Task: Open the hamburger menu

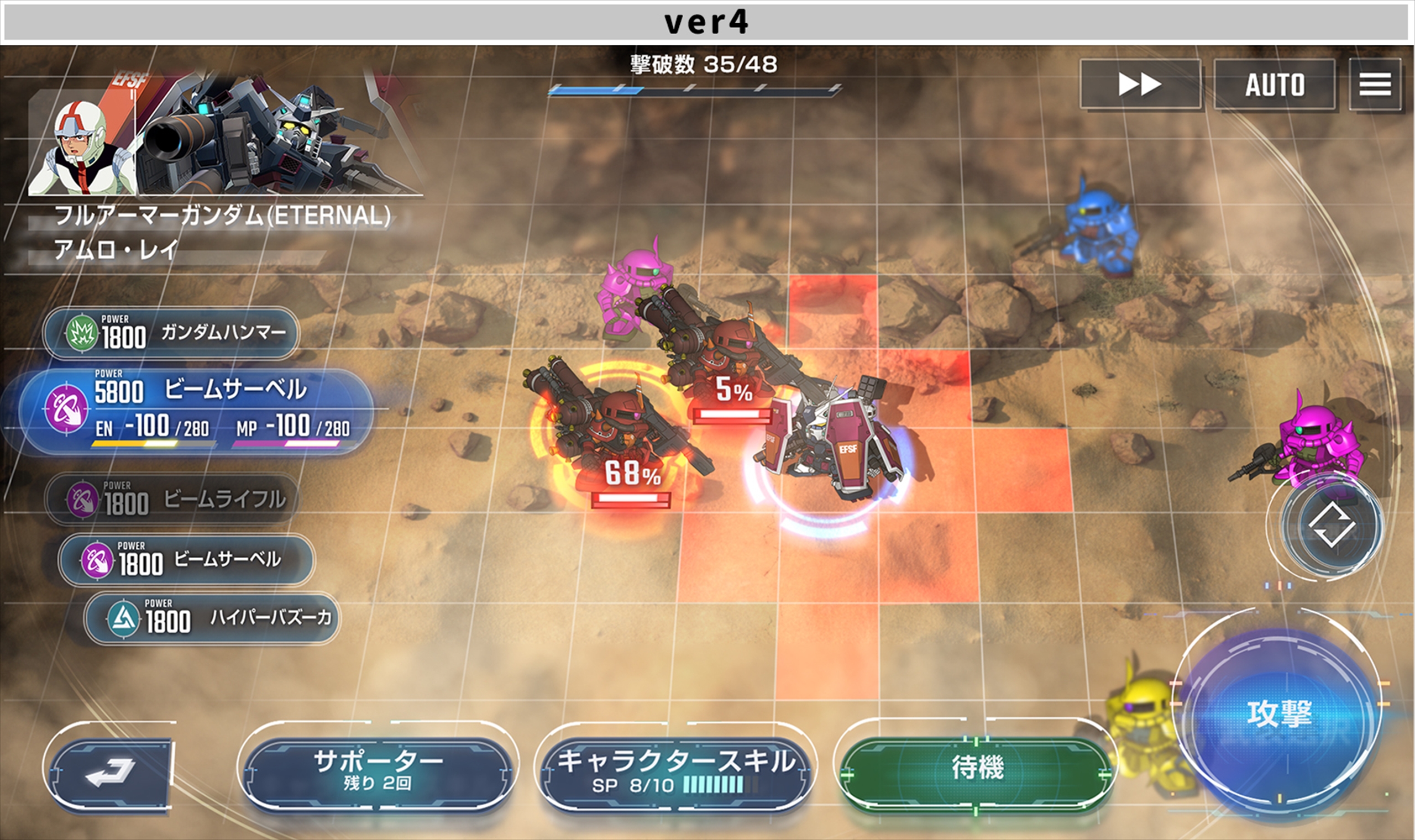Action: [x=1375, y=85]
